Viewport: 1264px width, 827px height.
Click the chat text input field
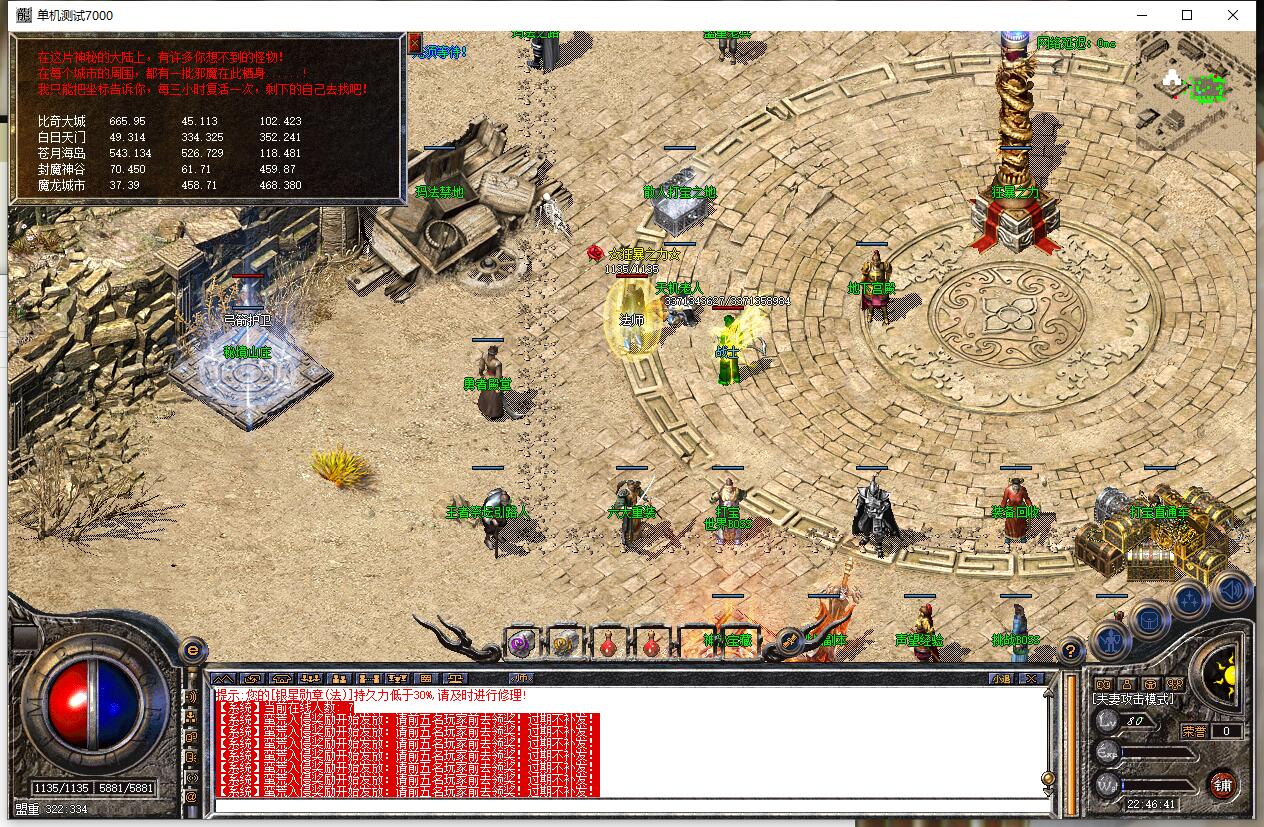pos(630,806)
